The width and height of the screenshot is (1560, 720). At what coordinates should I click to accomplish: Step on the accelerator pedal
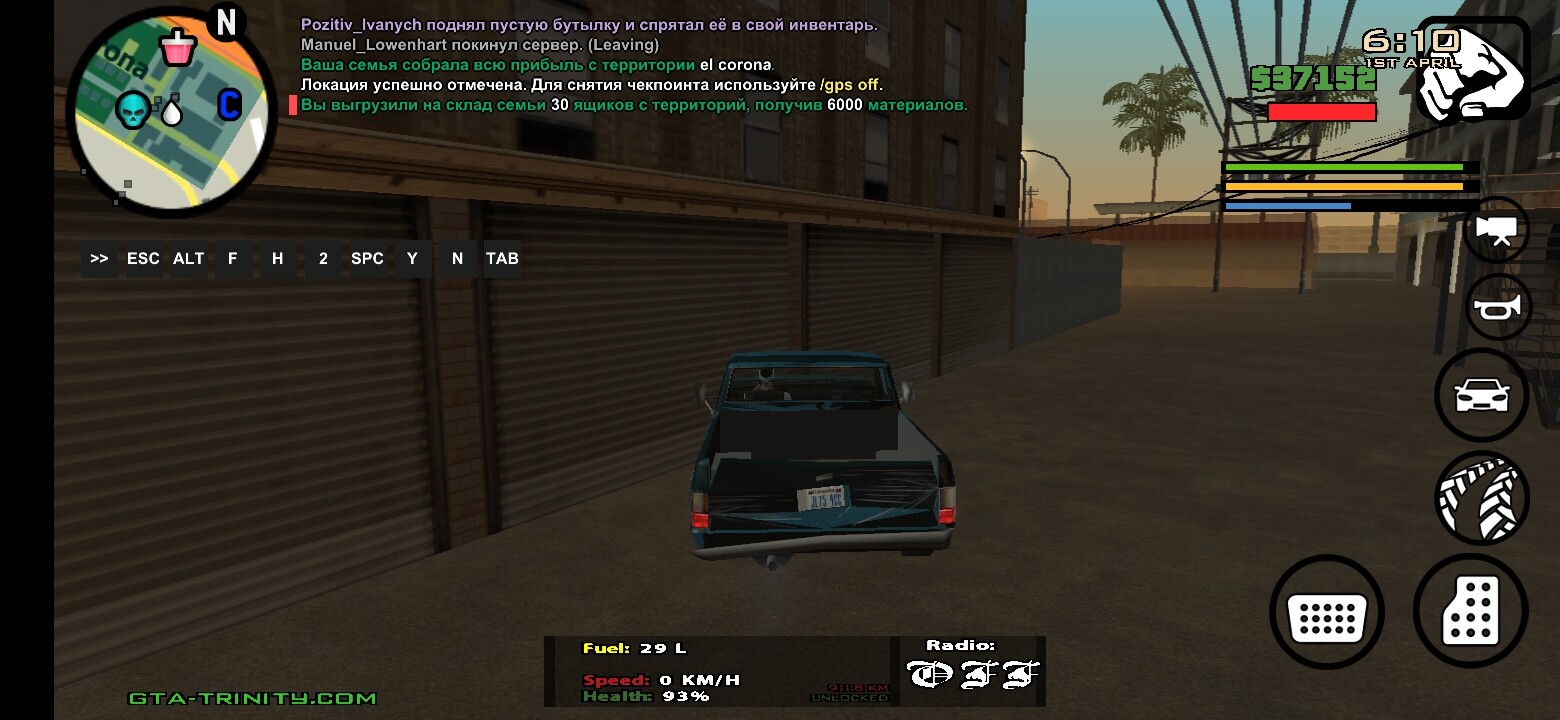(x=1470, y=610)
